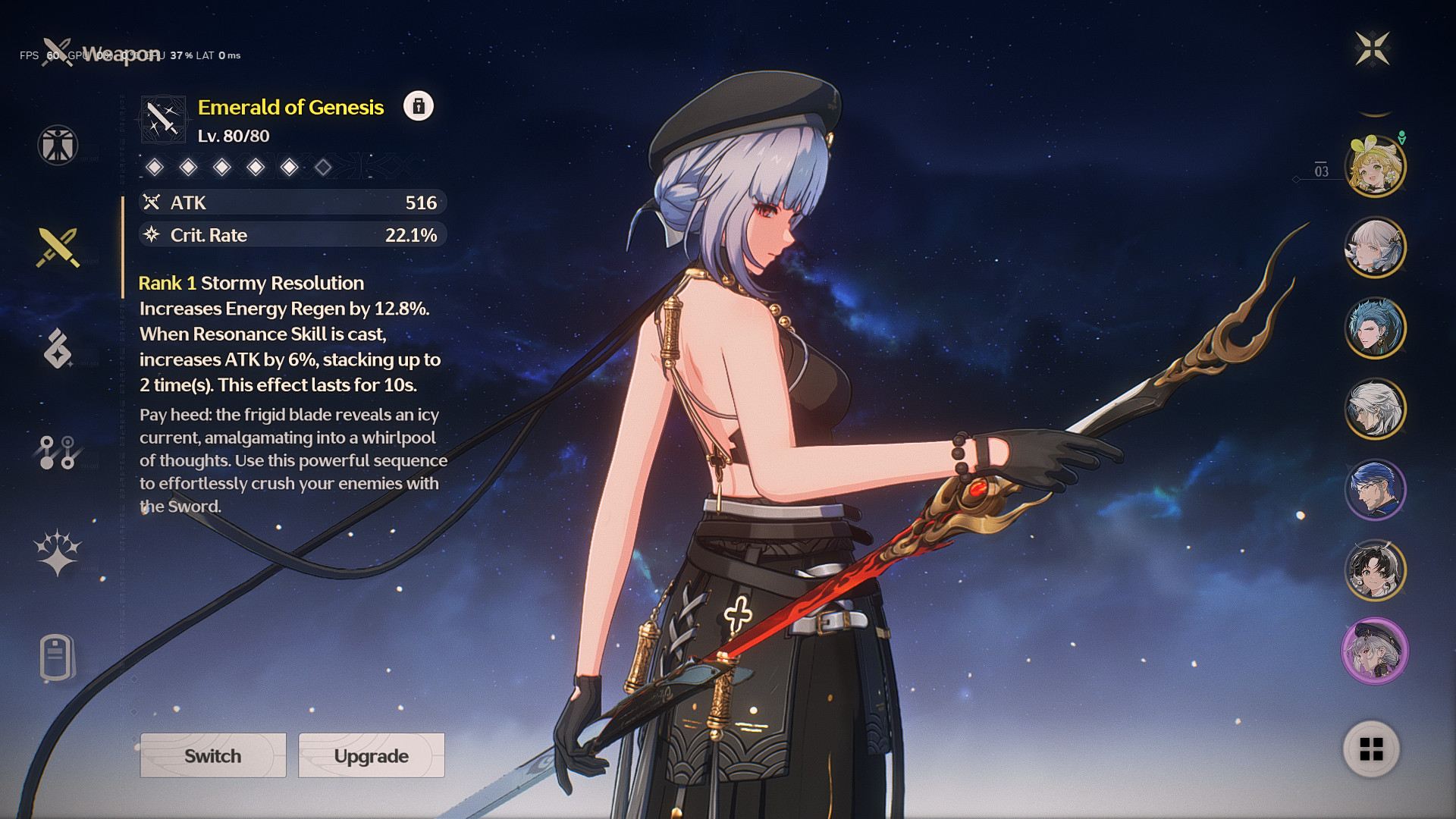Select the crossed swords Weapon tab
Viewport: 1456px width, 819px height.
click(58, 247)
